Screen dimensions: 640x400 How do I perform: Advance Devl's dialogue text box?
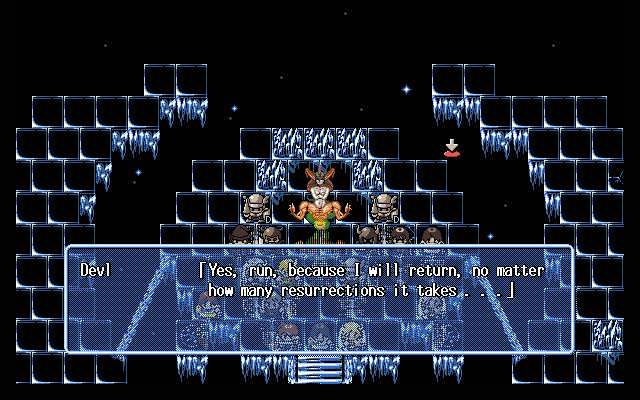[x=319, y=299]
